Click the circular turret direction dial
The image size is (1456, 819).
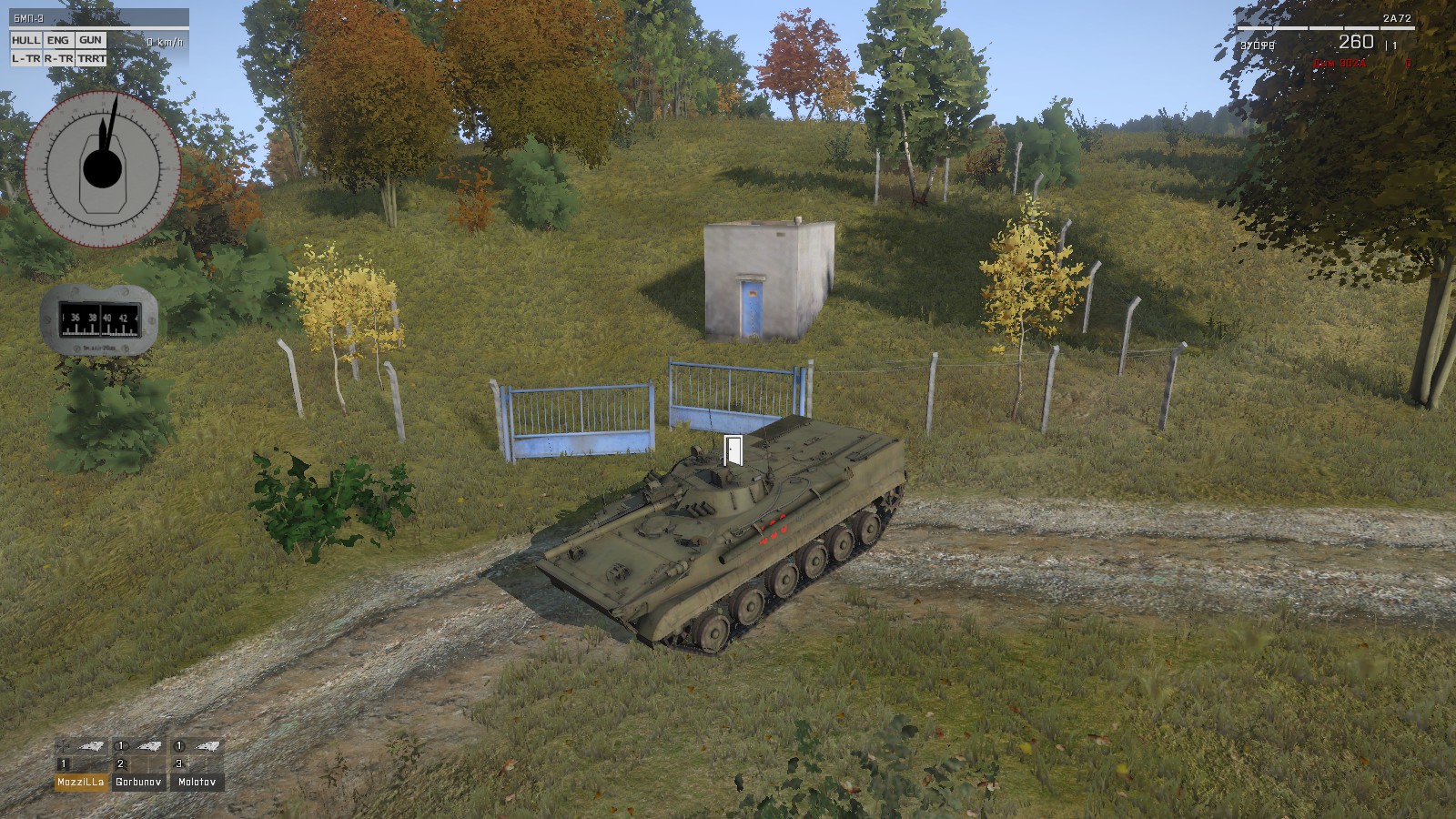point(102,168)
